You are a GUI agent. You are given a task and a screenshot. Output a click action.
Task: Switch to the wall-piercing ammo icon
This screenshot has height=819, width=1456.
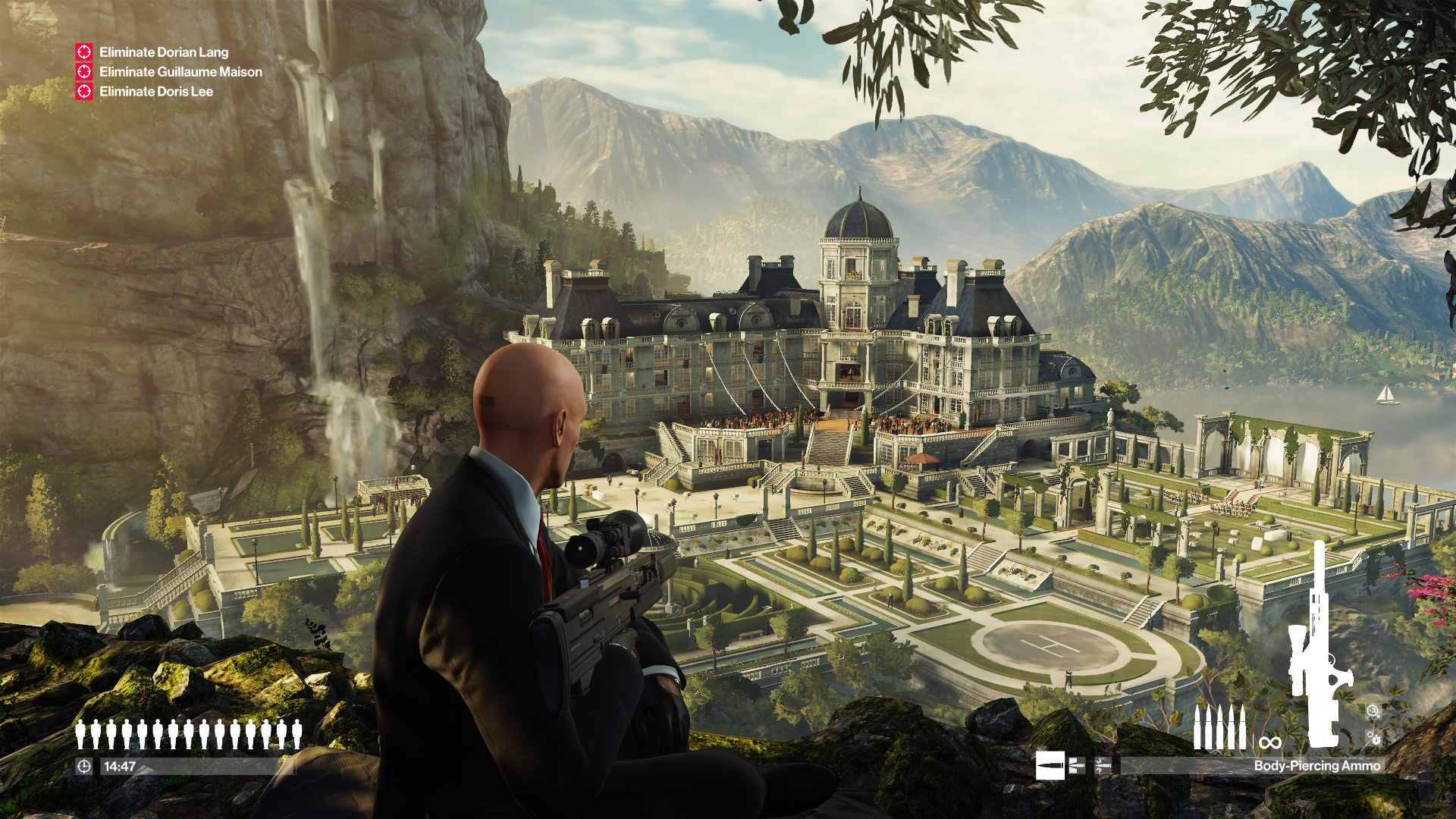coord(1077,766)
